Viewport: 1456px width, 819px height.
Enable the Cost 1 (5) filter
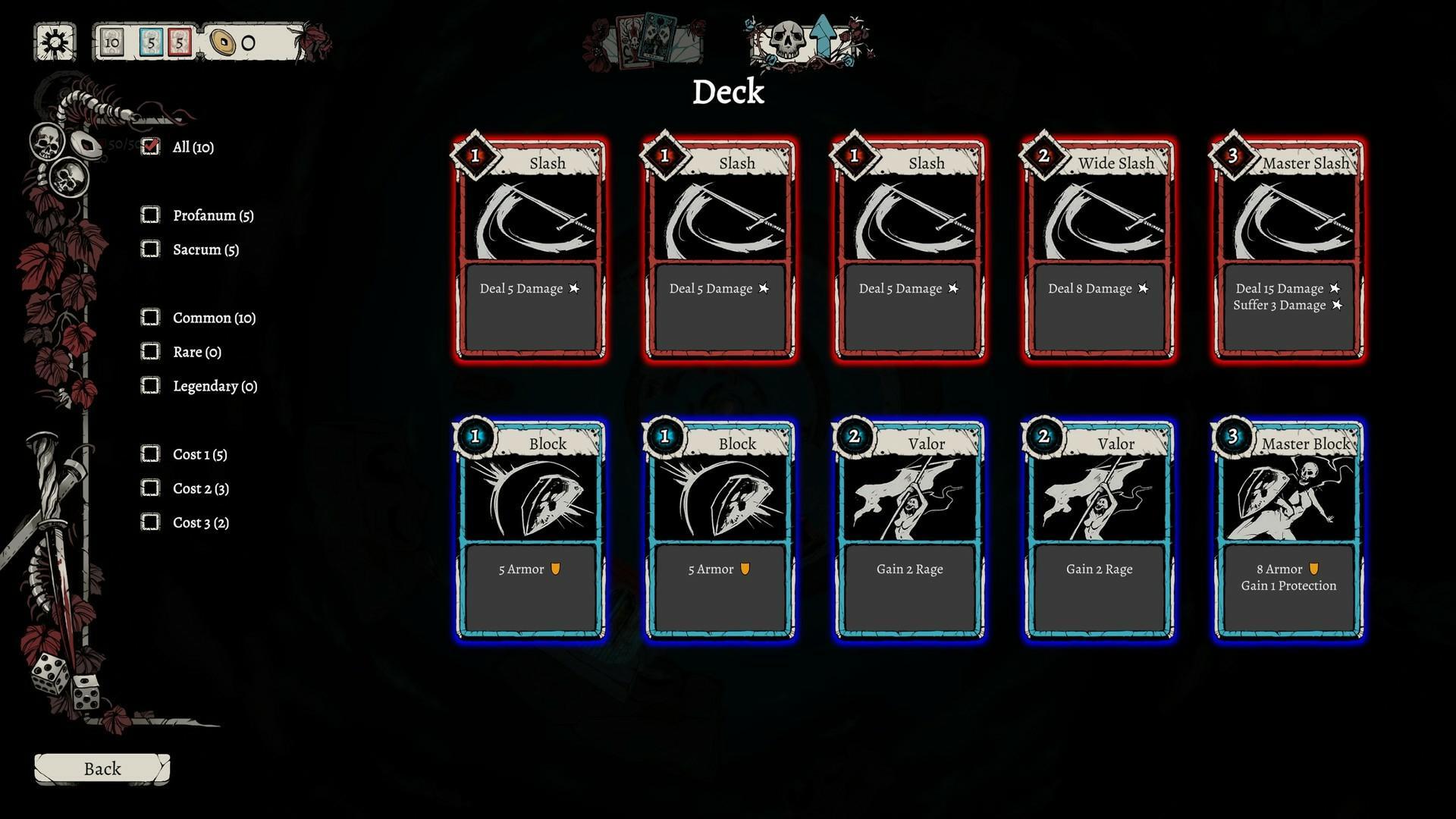pyautogui.click(x=149, y=453)
